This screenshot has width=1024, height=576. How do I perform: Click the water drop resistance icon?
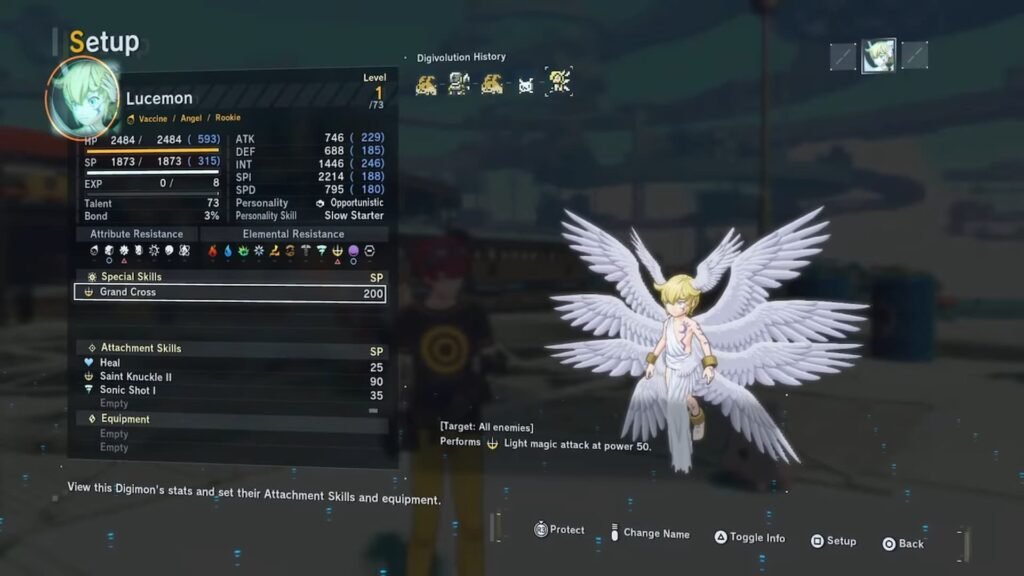point(227,251)
